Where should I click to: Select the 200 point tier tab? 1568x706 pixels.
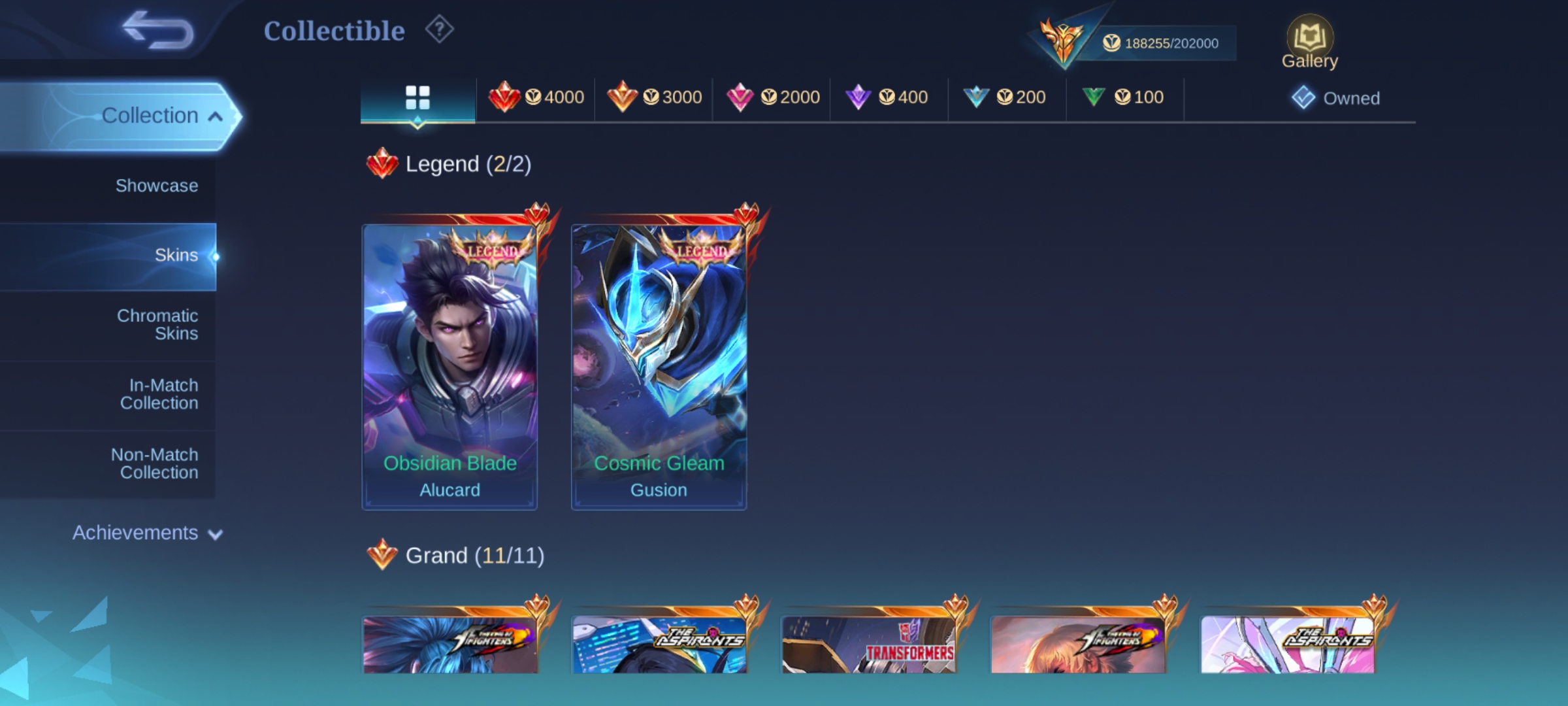tap(1005, 98)
